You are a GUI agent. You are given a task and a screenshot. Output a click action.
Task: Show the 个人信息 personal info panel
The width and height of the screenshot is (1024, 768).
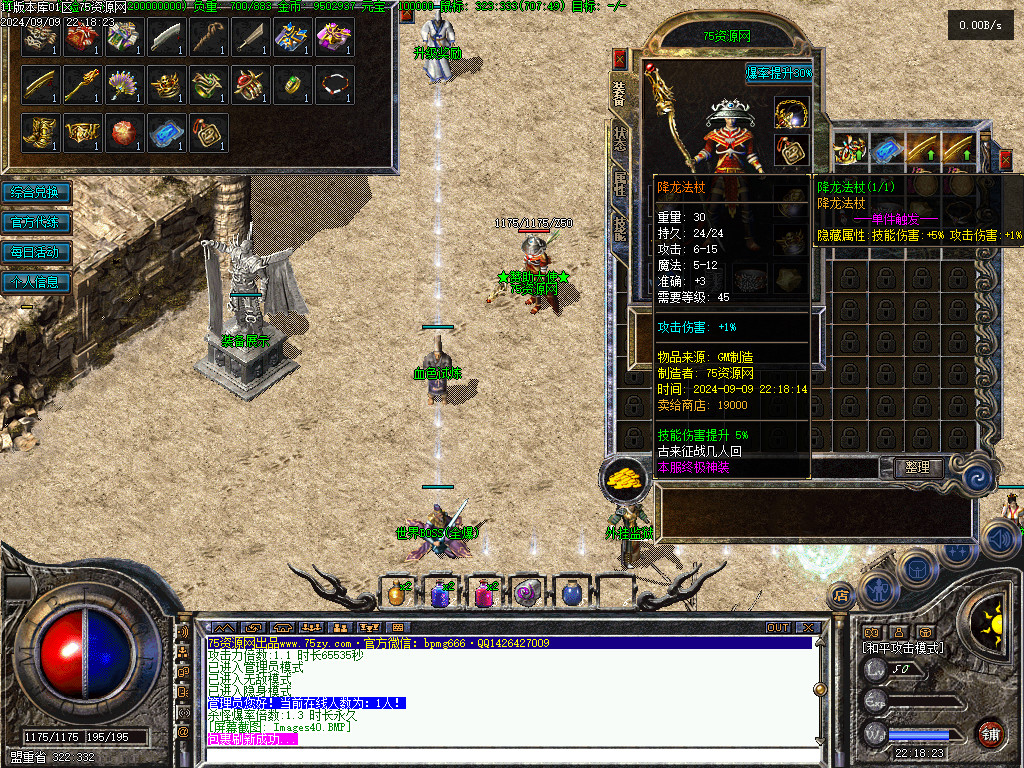tap(36, 282)
